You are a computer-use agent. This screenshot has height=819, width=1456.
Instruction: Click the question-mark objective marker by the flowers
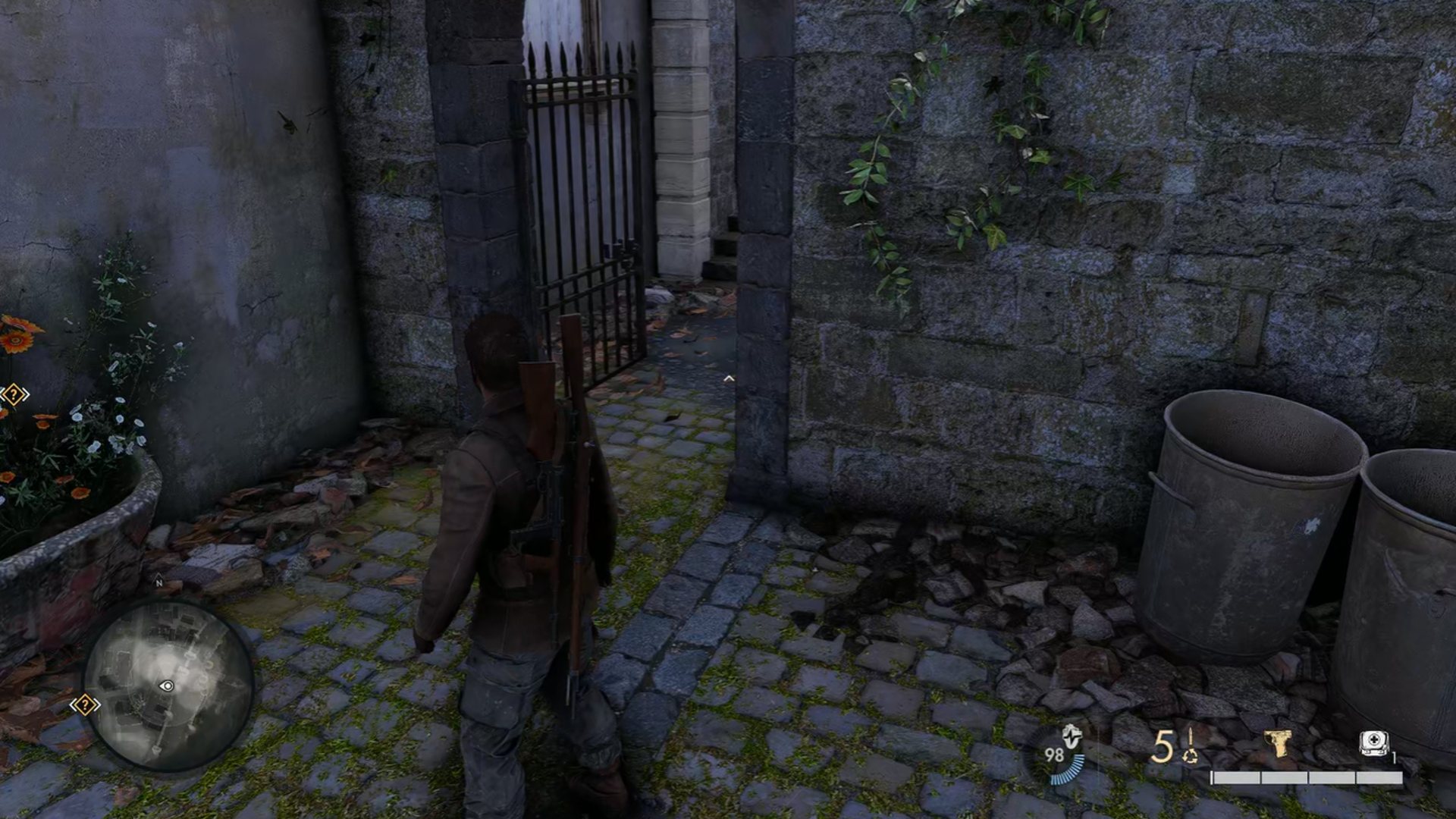pos(14,394)
